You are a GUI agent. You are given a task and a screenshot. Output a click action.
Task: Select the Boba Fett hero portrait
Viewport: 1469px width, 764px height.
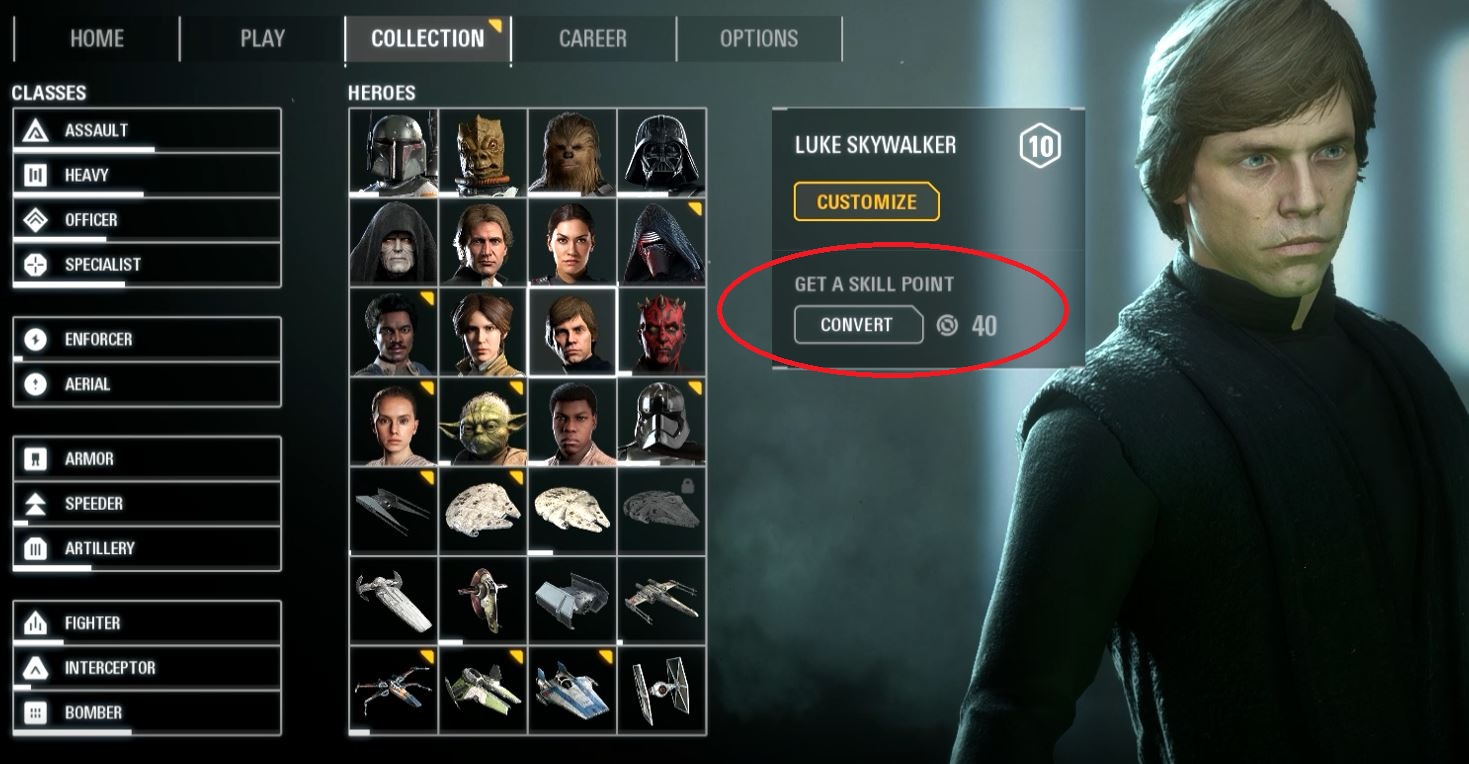394,152
